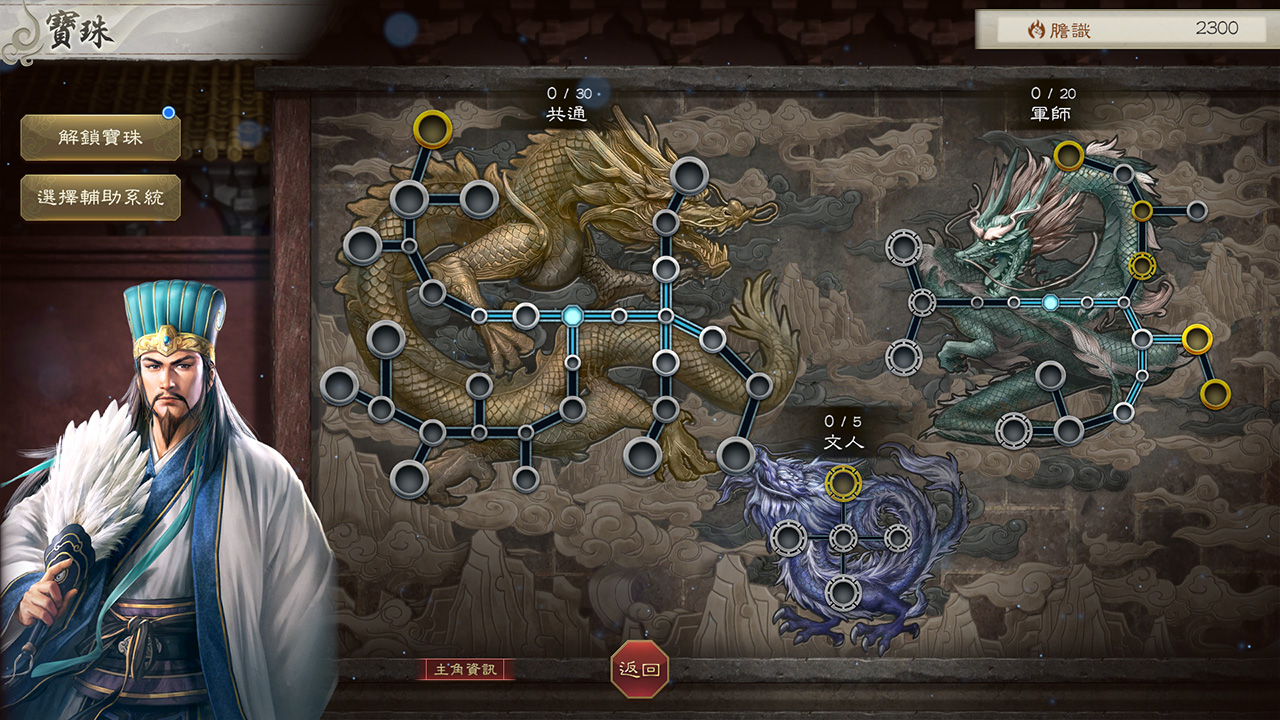Viewport: 1280px width, 720px height.
Task: Show the 主角資訊 protagonist info
Action: click(x=466, y=669)
